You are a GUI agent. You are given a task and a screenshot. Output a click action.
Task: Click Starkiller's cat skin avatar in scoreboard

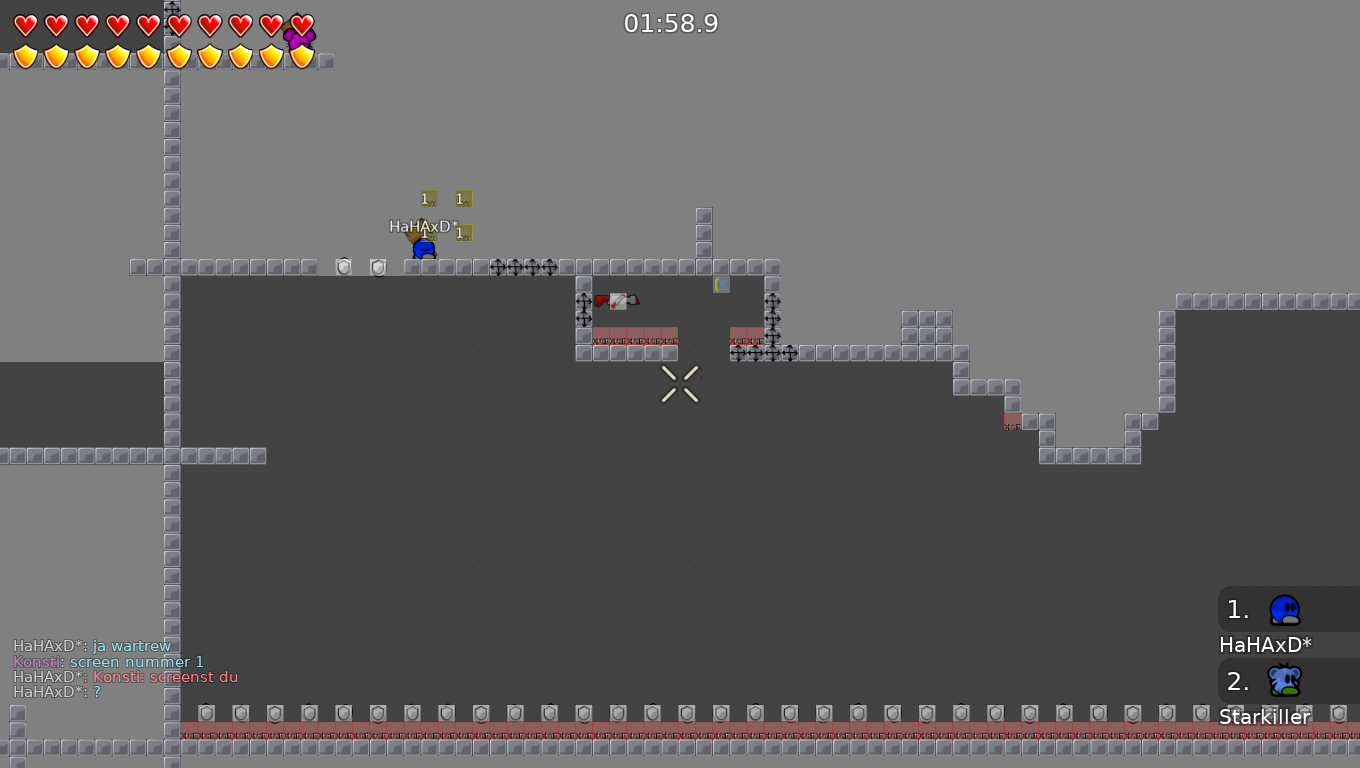[x=1285, y=681]
